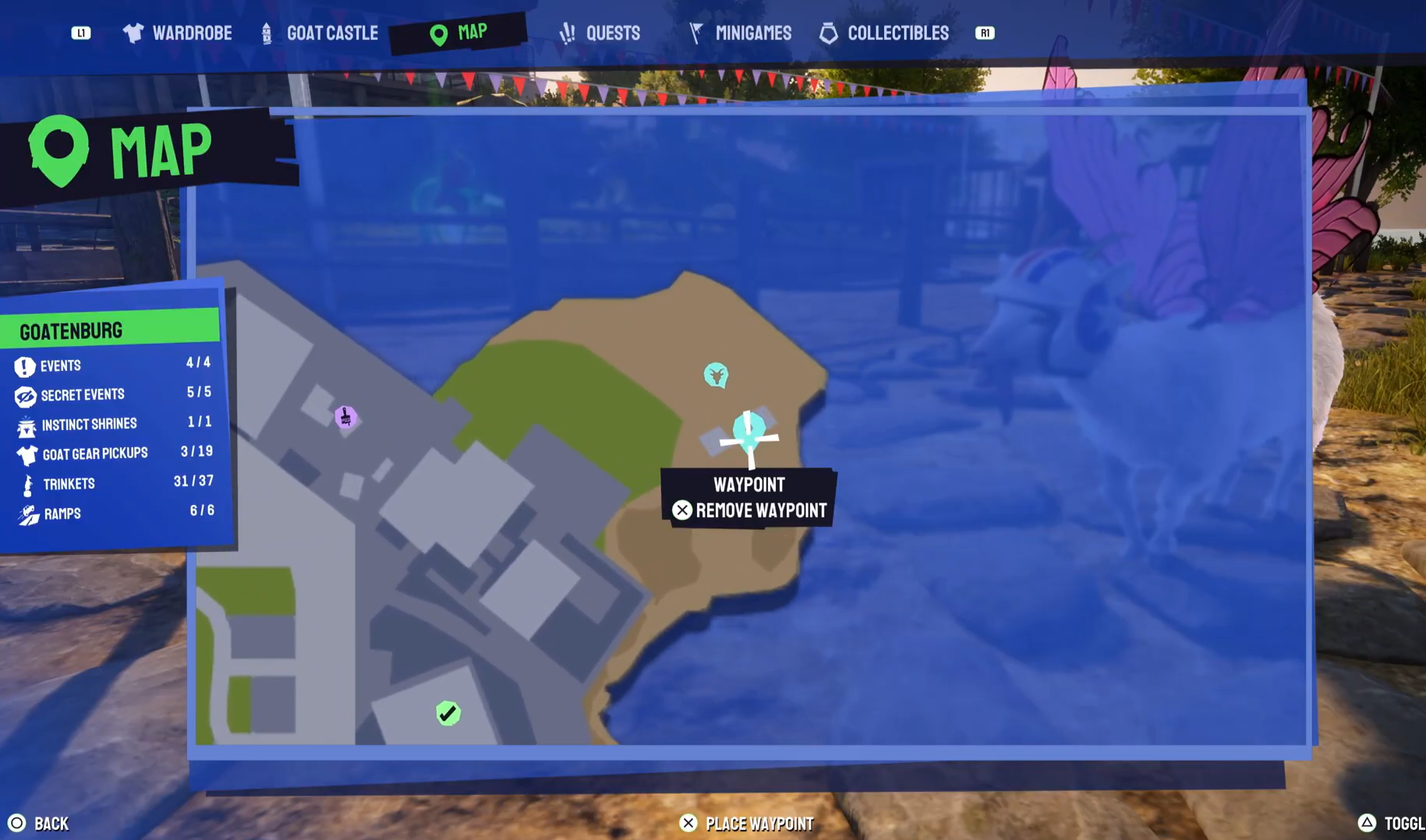
Task: Select the purple trinket marker on the map
Action: tap(345, 418)
